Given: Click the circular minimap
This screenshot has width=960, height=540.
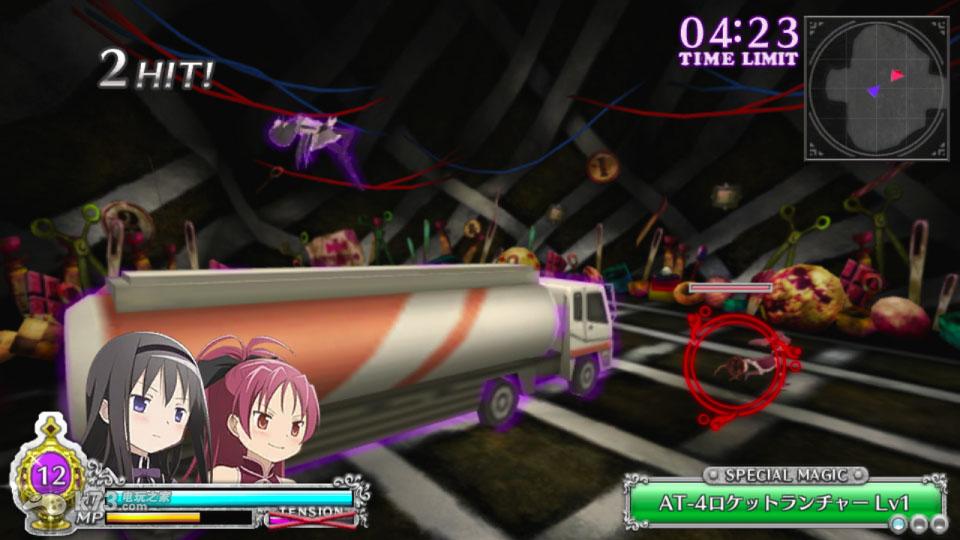Looking at the screenshot, I should (875, 88).
